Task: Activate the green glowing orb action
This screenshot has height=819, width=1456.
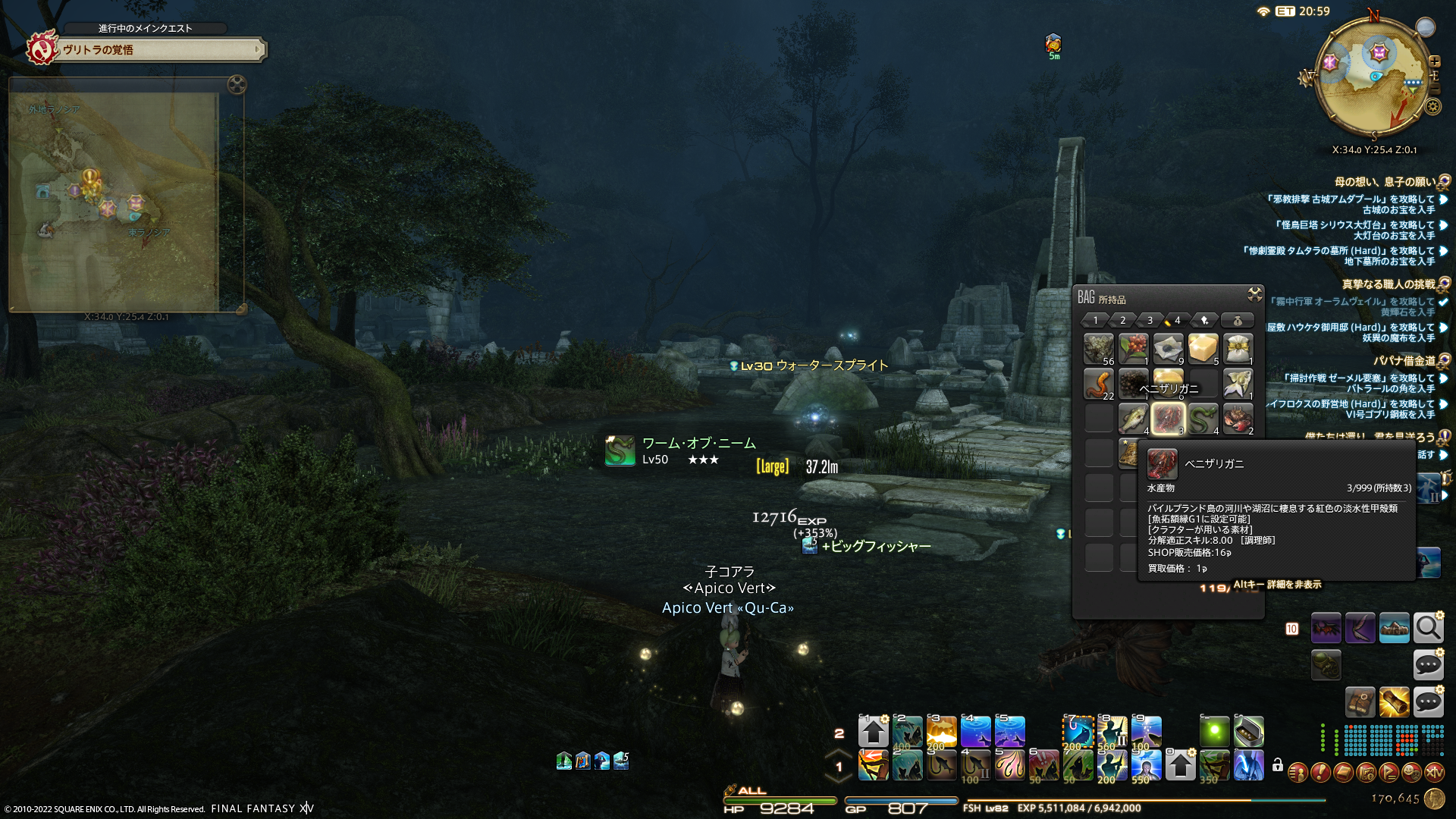Action: (1214, 732)
